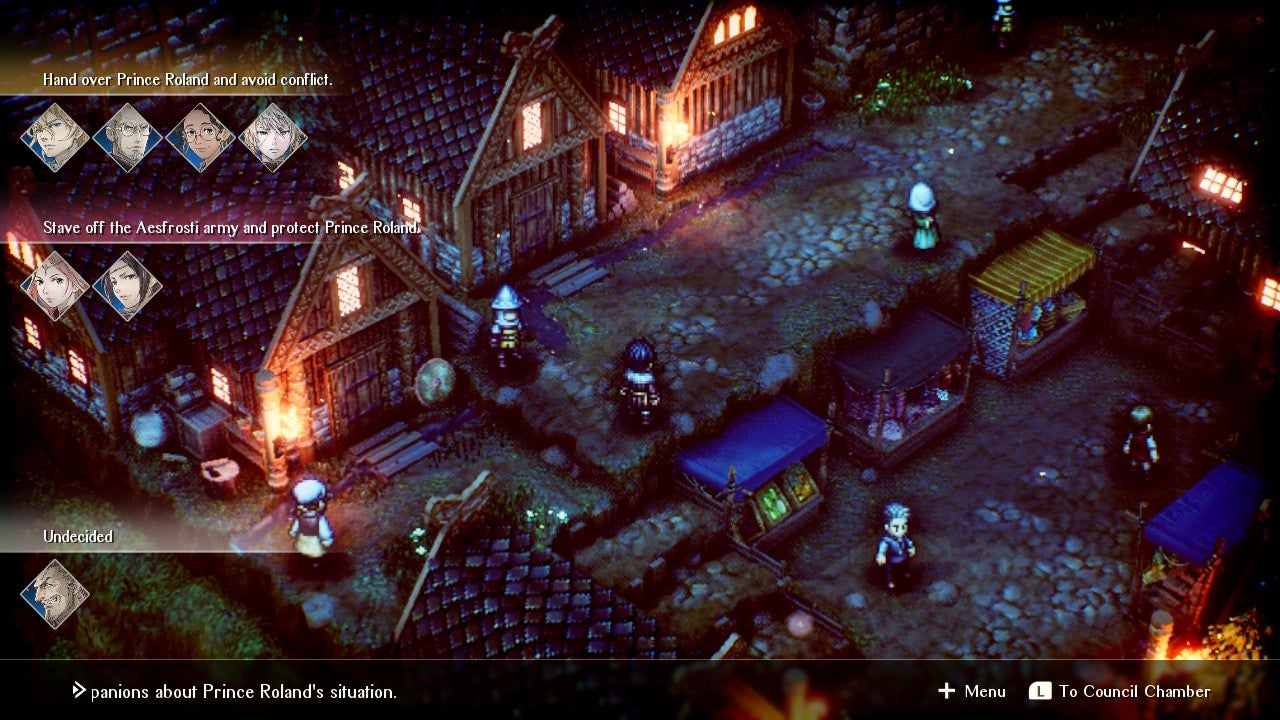Viewport: 1280px width, 720px height.
Task: Click the bearded Undecided character's portrait
Action: coord(55,592)
